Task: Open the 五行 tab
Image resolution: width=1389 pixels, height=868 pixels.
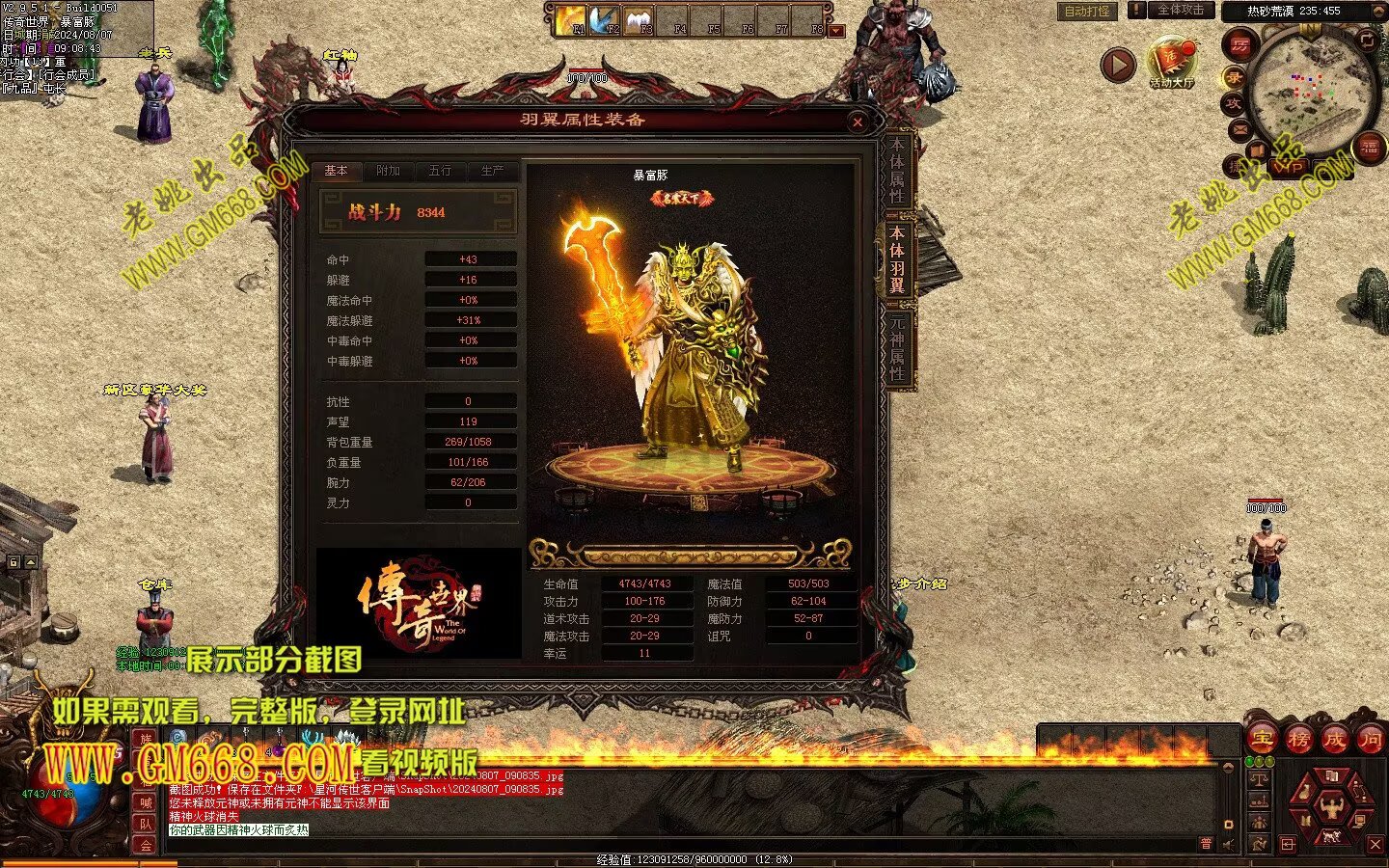Action: click(x=440, y=171)
